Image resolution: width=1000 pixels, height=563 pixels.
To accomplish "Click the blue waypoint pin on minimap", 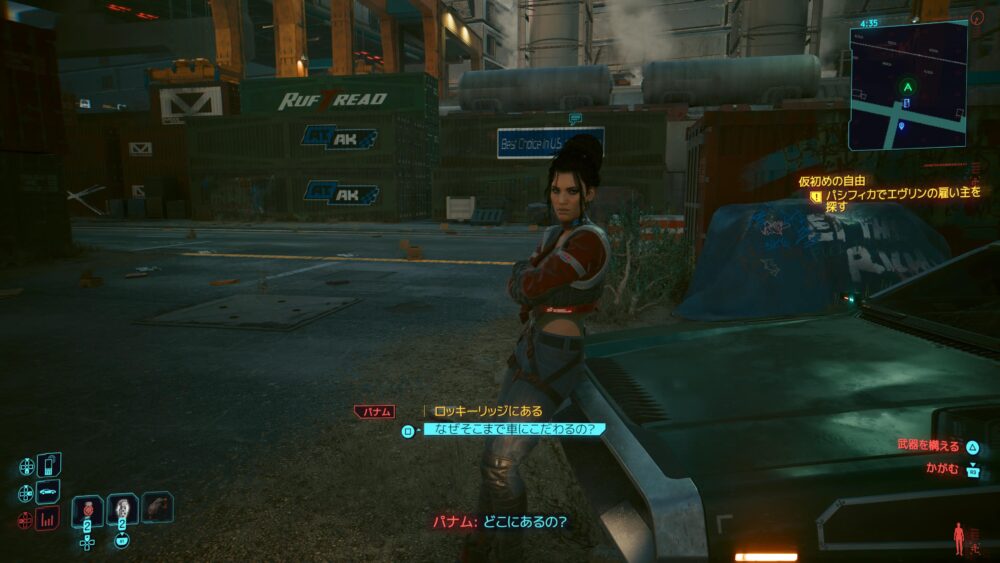I will coord(901,125).
